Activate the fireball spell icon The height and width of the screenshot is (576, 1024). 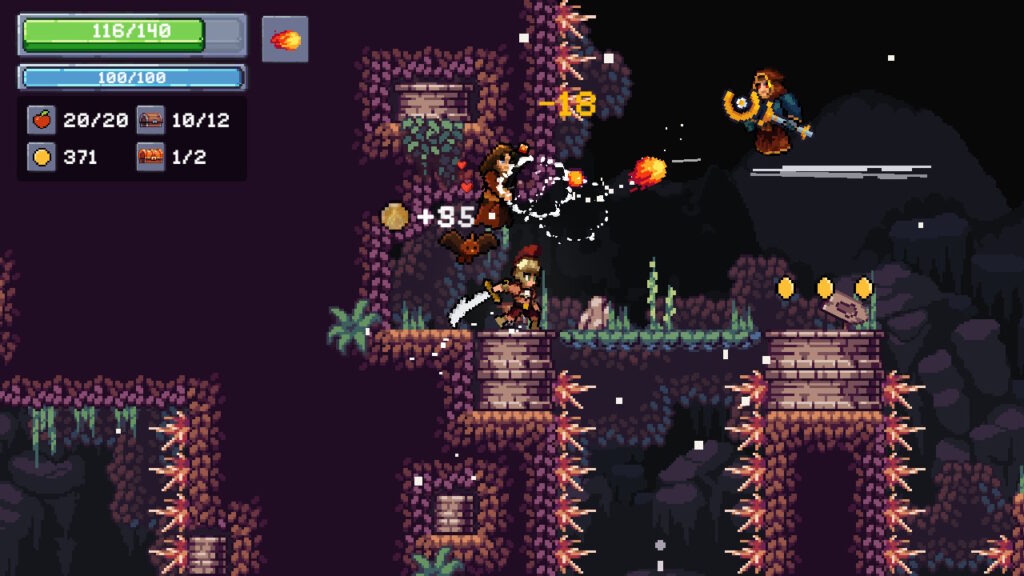pos(285,39)
